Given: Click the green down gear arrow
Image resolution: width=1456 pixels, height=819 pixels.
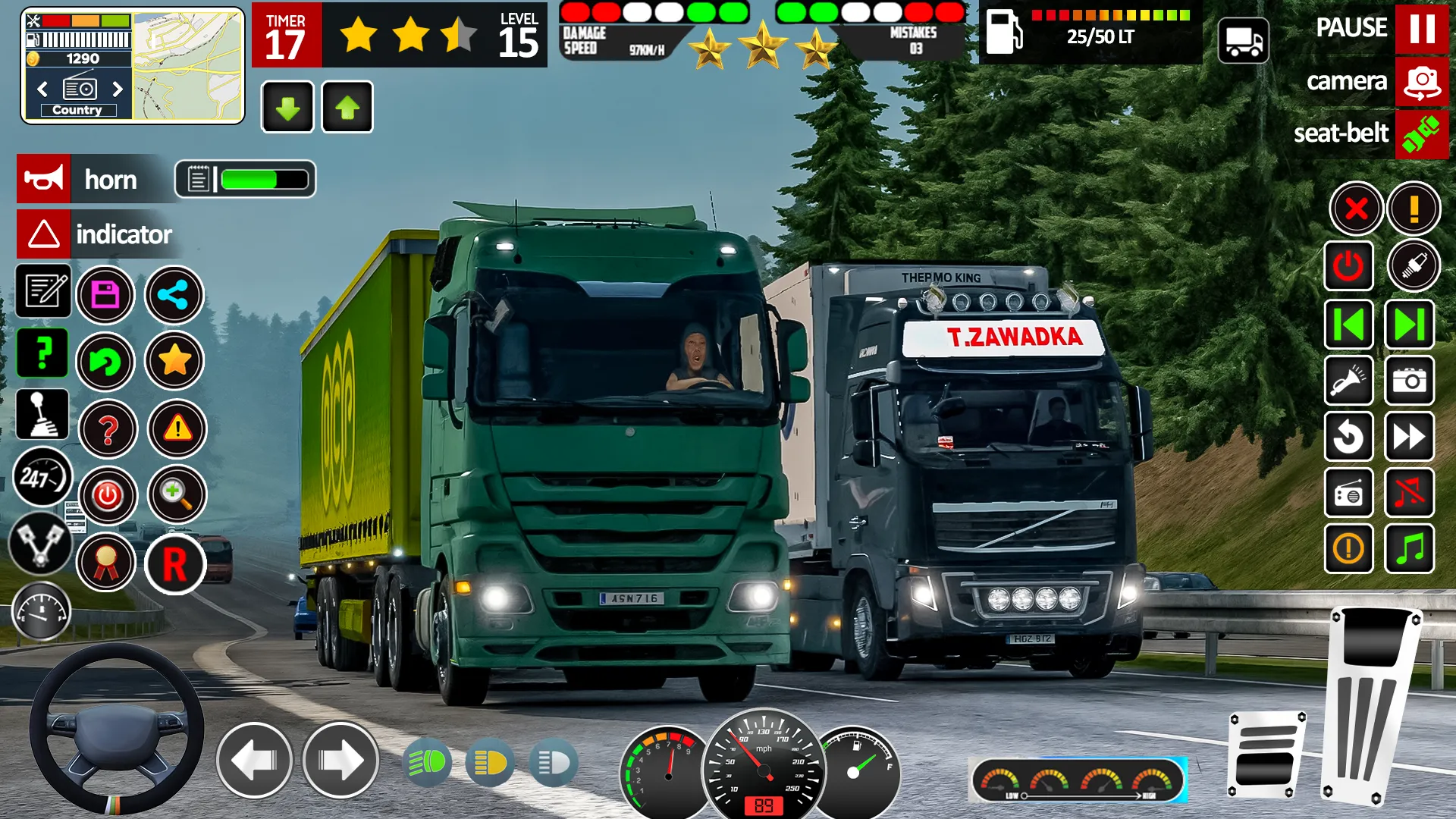Looking at the screenshot, I should (x=287, y=107).
